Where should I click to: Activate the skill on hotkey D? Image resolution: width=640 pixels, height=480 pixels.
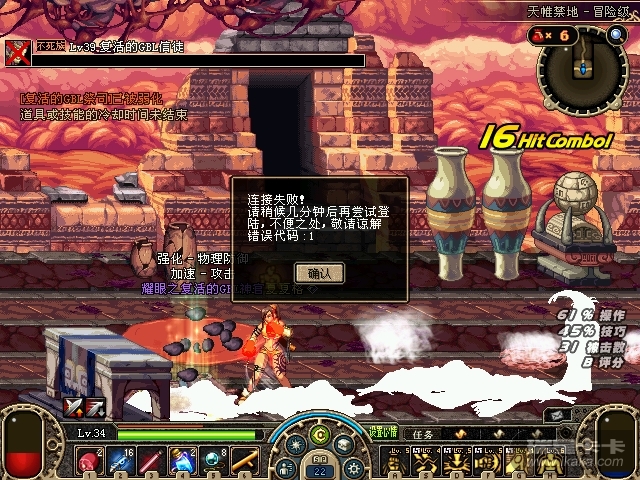457,460
